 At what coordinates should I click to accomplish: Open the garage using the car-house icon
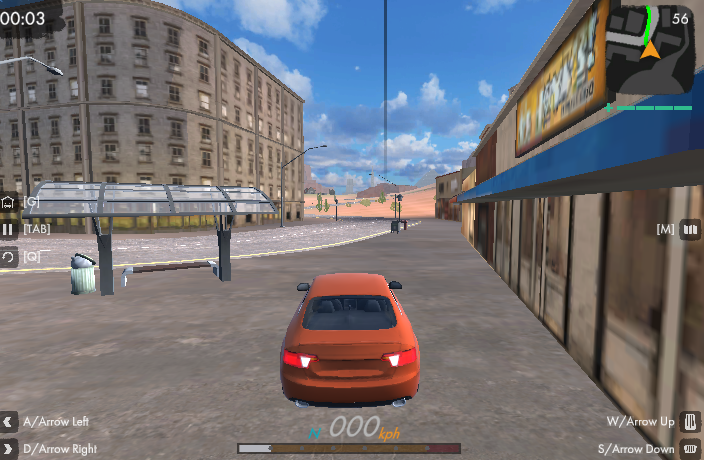click(9, 202)
